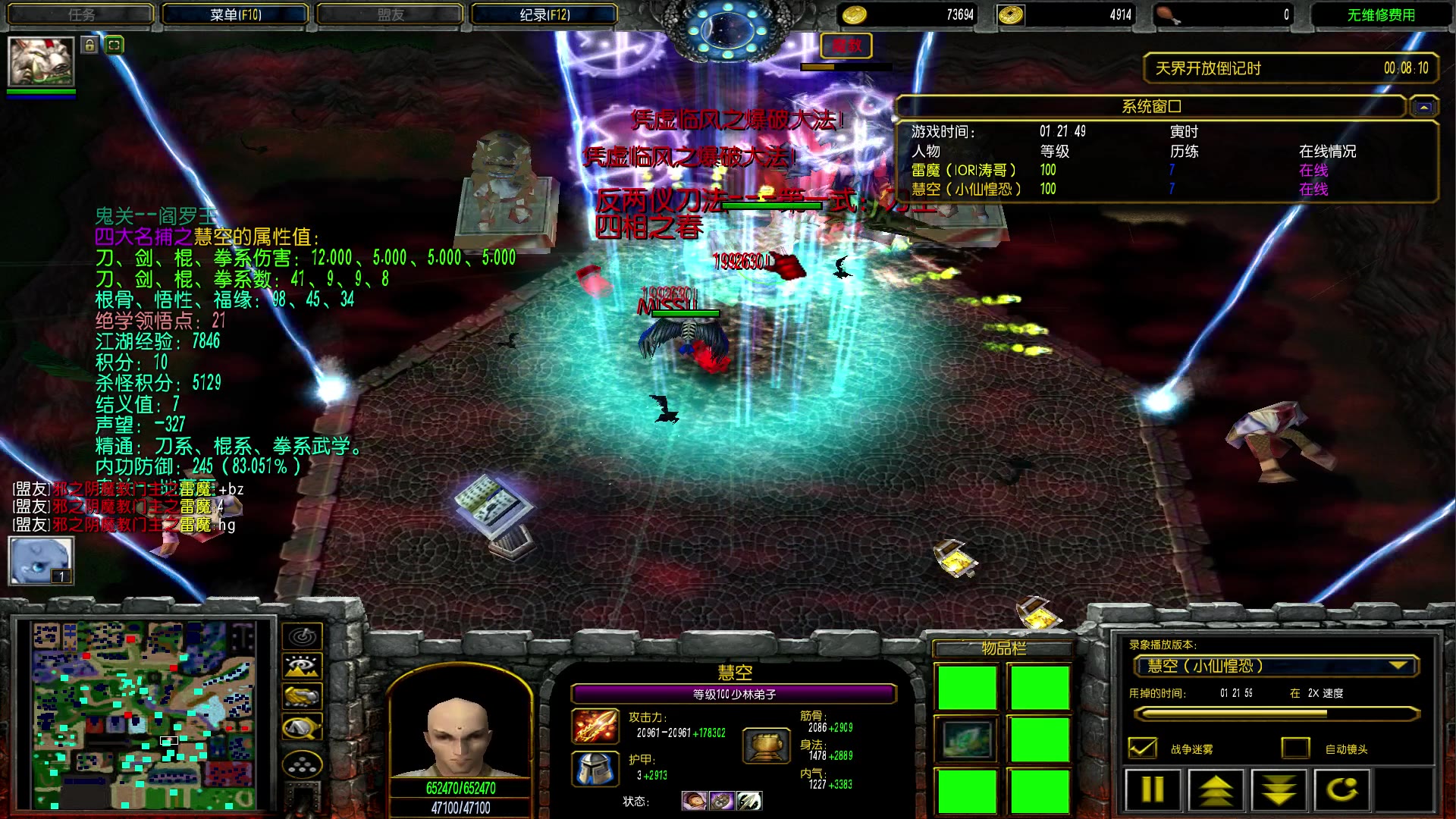This screenshot has height=819, width=1456.
Task: Toggle the 战争迷雾 fog of war checkbox
Action: (x=1143, y=748)
